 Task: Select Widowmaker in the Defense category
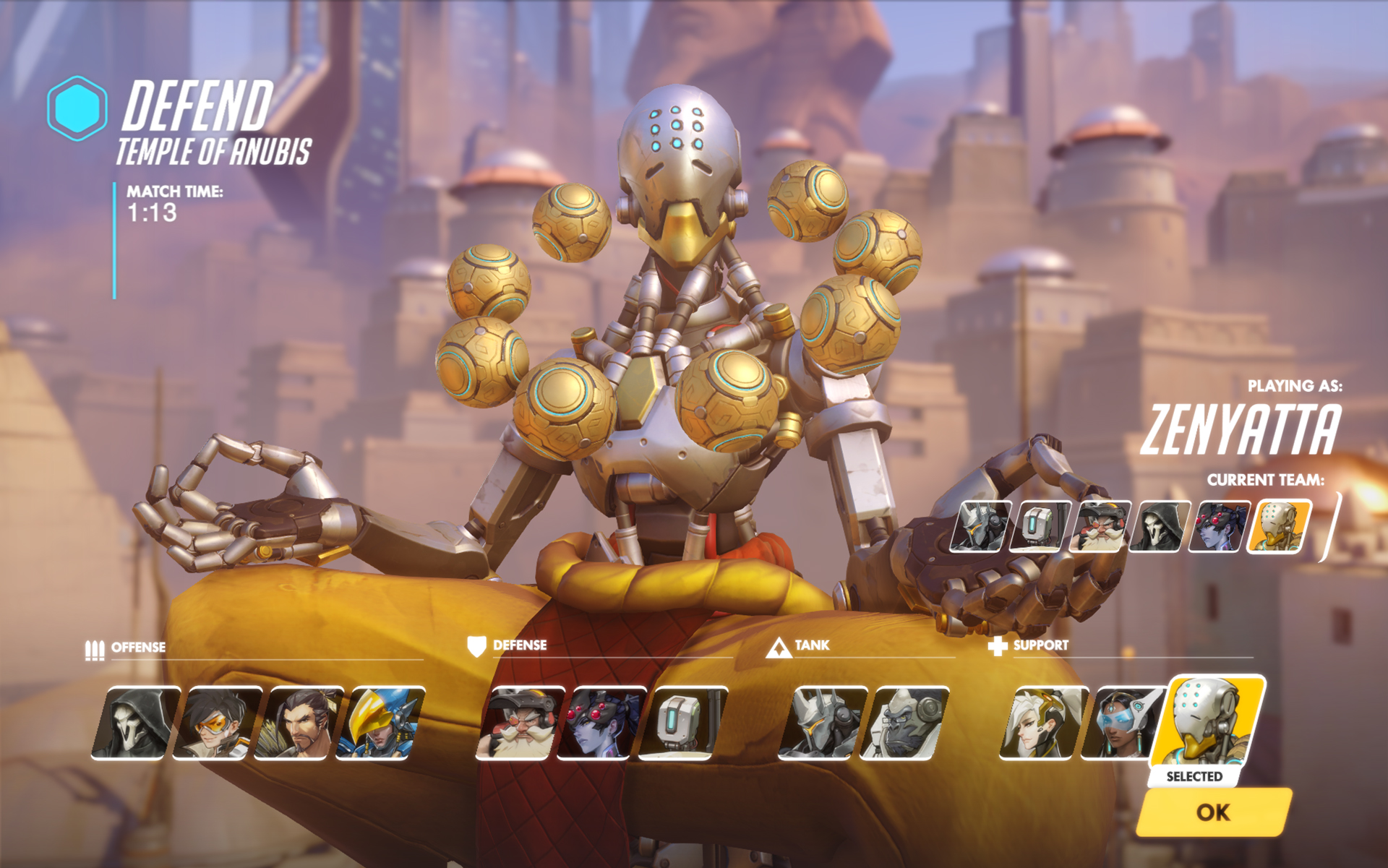point(601,723)
